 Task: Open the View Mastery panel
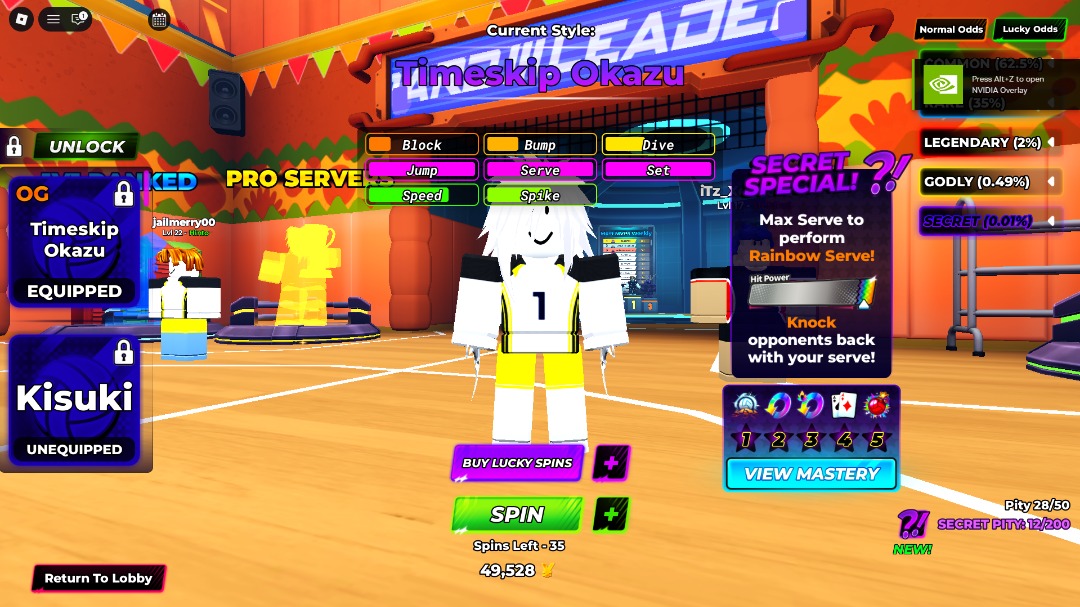[x=811, y=474]
